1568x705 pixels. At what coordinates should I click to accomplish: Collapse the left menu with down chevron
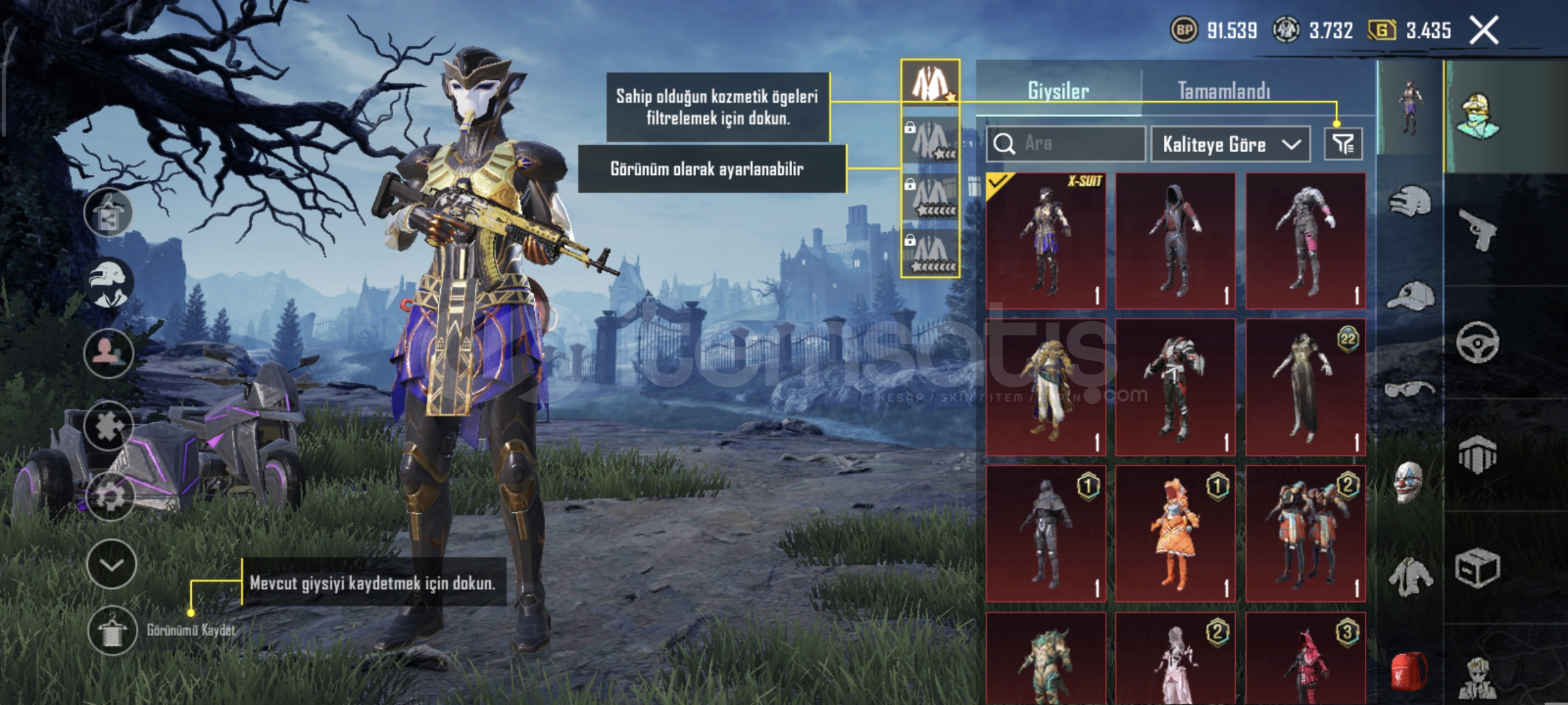[111, 563]
